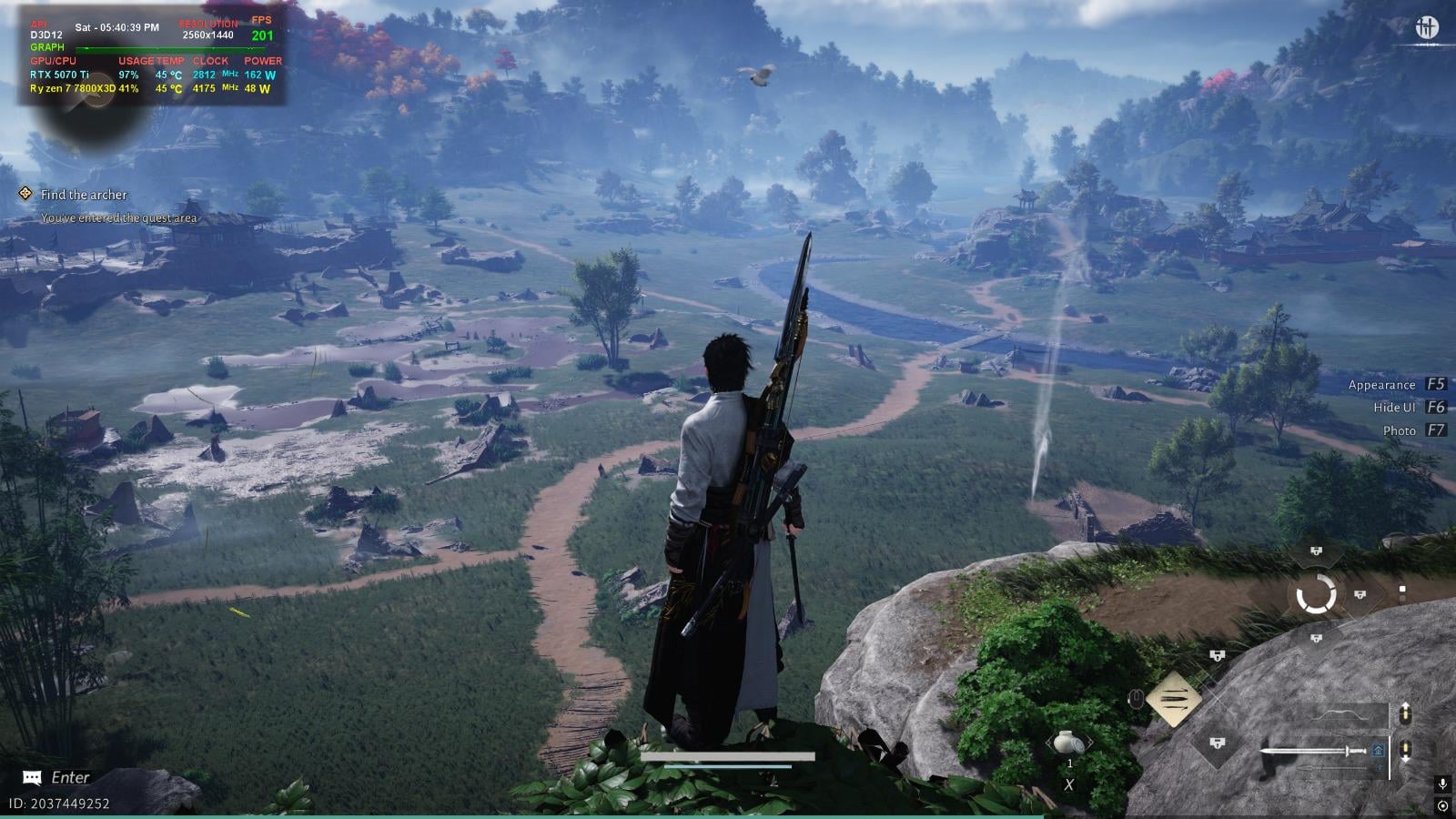This screenshot has width=1456, height=819.
Task: Toggle the scroll-up mouse weapon swap icon
Action: [x=1405, y=713]
